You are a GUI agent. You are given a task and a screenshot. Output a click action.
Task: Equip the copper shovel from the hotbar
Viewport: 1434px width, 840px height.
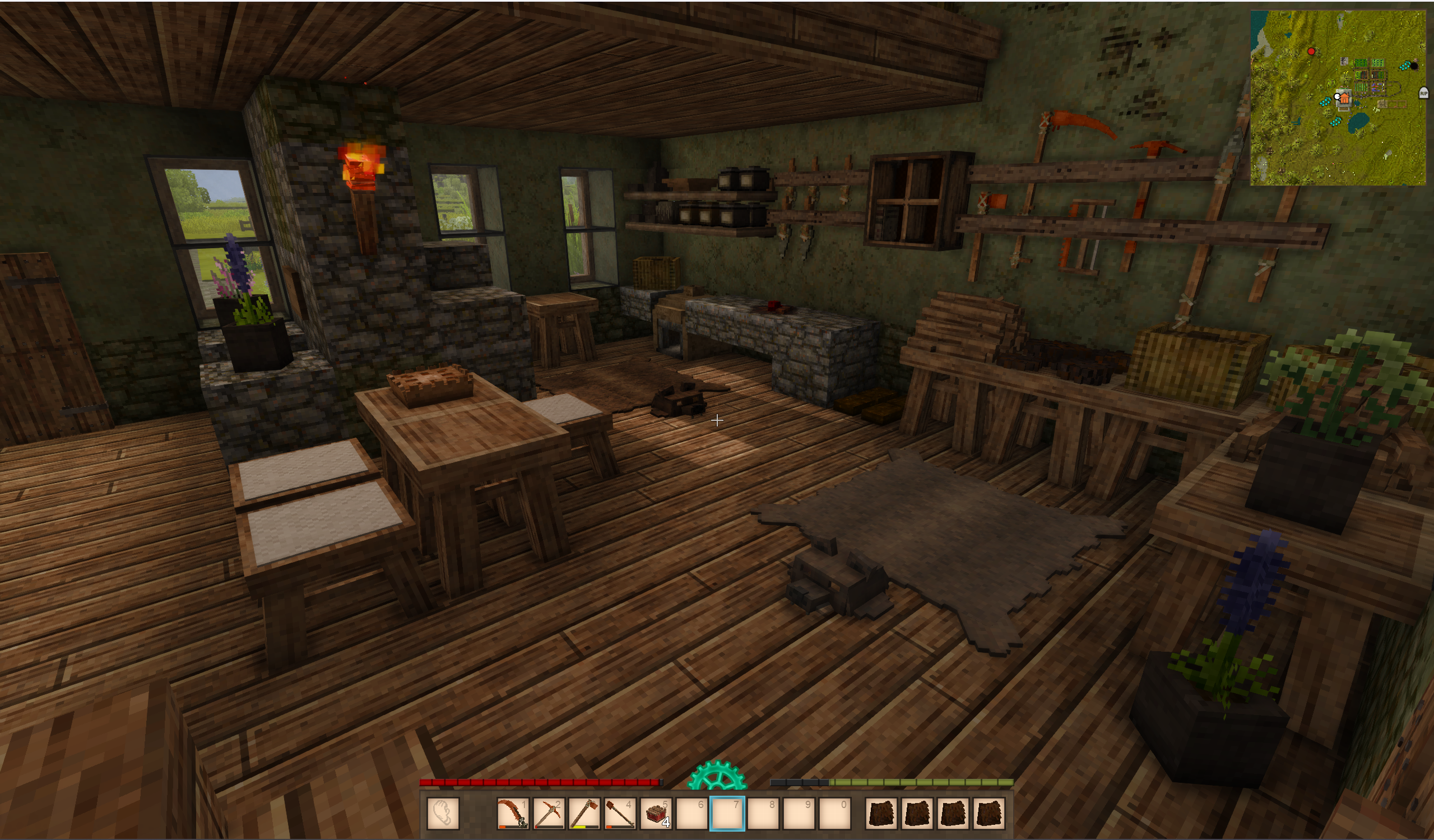(620, 813)
